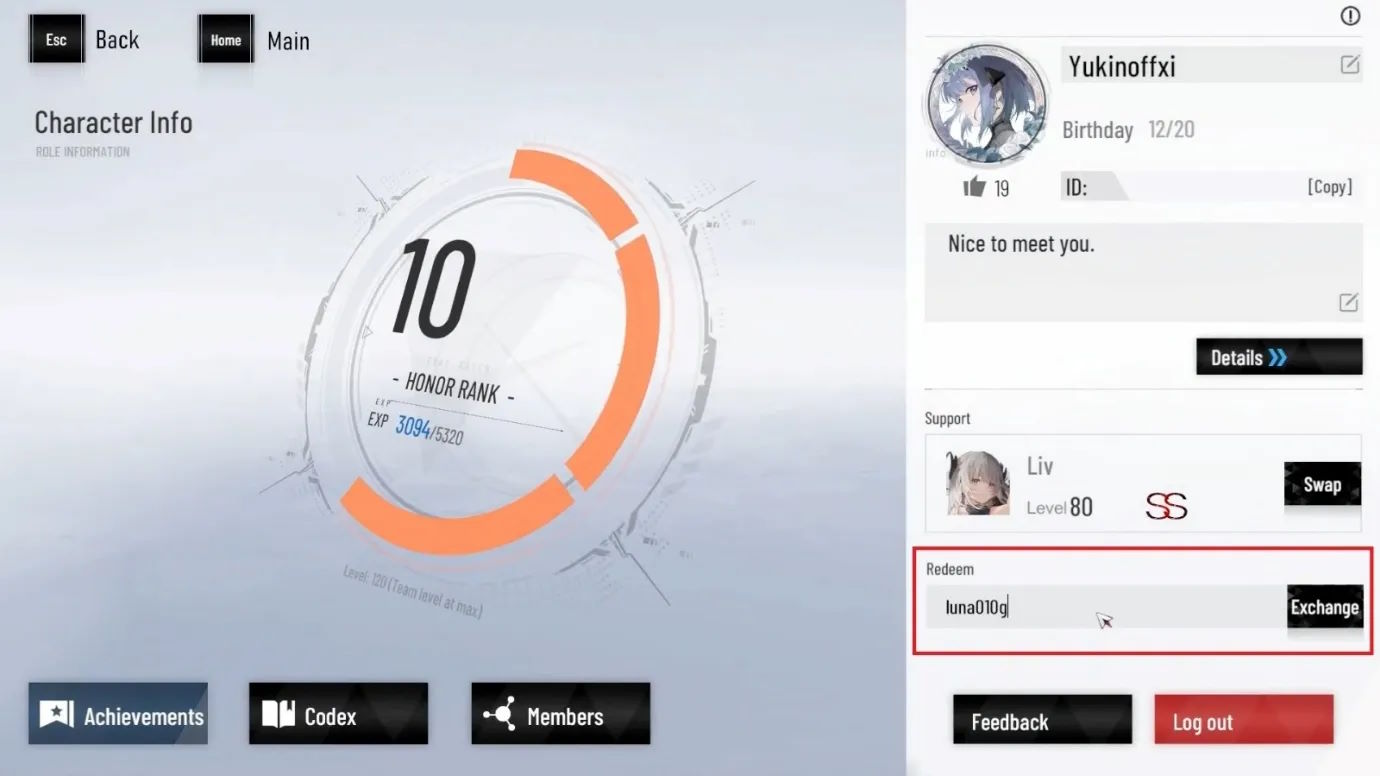Screen dimensions: 1380x776
Task: Open the Main menu item
Action: [288, 41]
